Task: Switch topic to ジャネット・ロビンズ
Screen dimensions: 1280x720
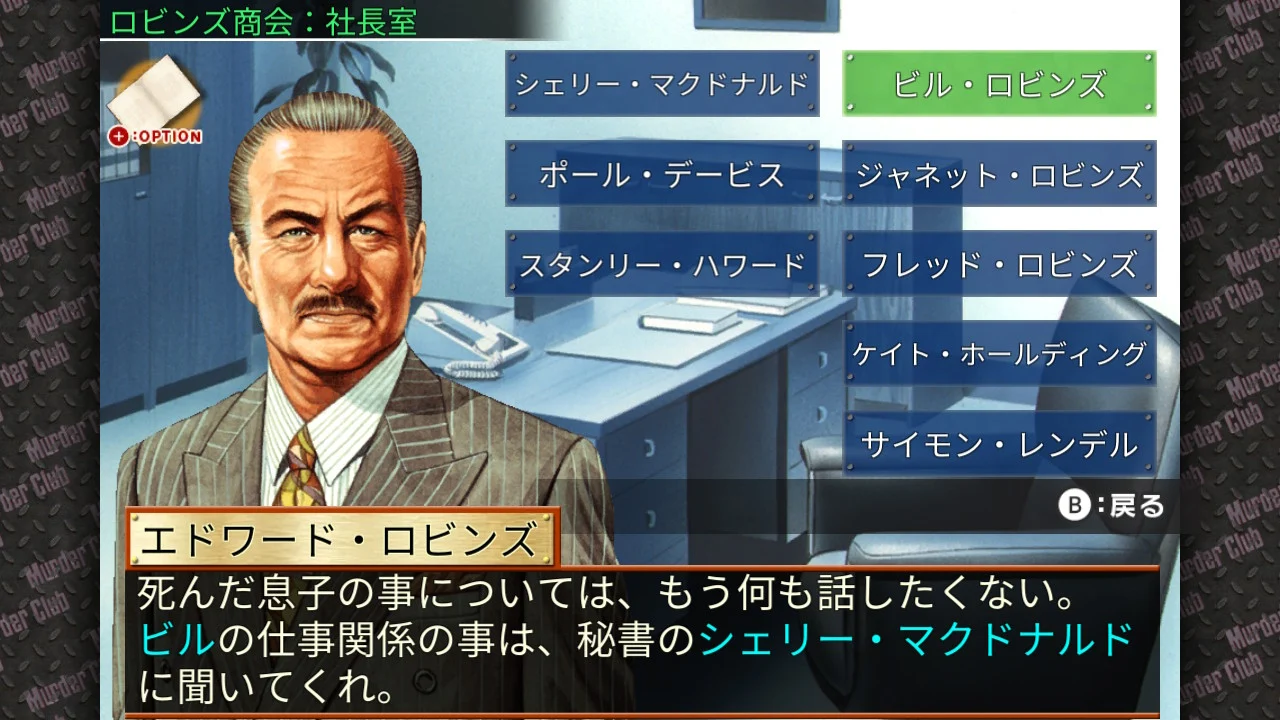Action: point(1000,173)
